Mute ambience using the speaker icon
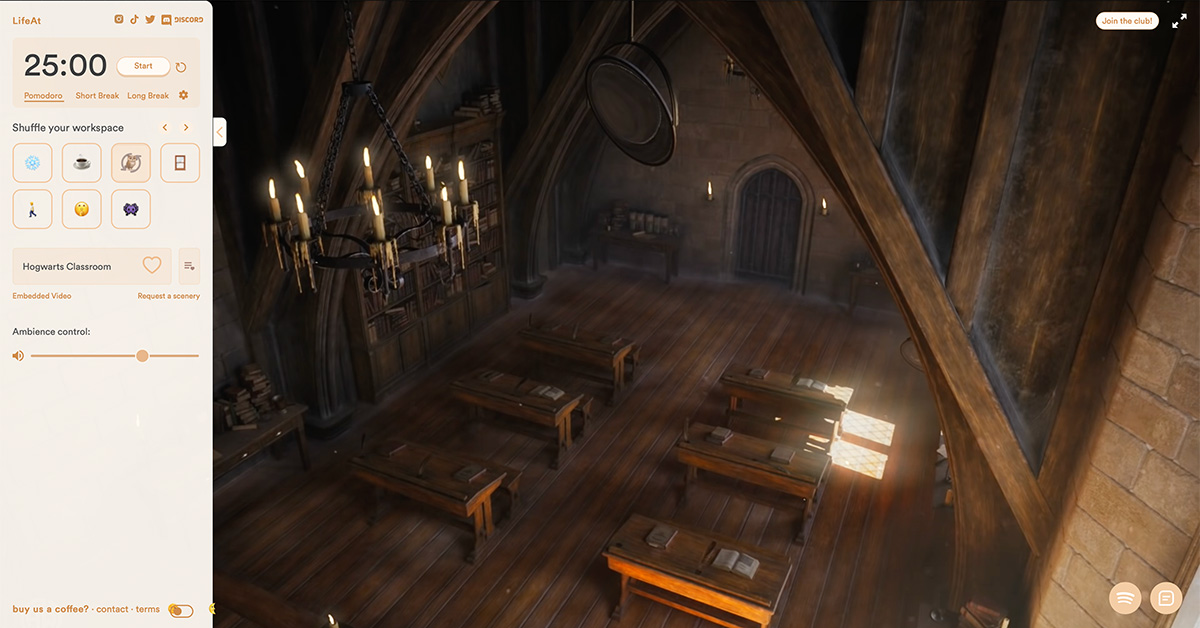The image size is (1200, 628). click(18, 356)
